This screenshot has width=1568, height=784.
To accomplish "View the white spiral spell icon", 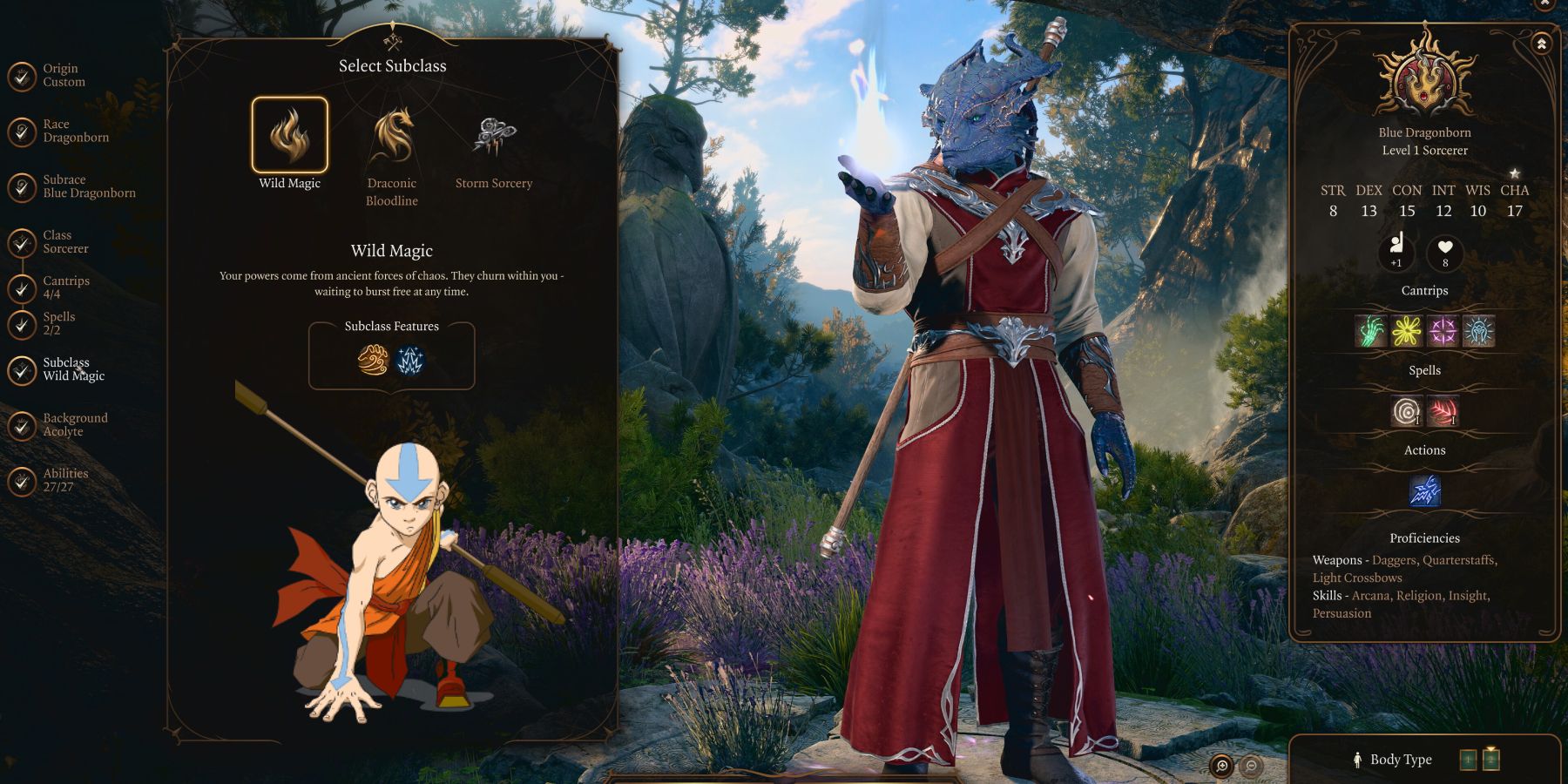I will click(x=1406, y=411).
